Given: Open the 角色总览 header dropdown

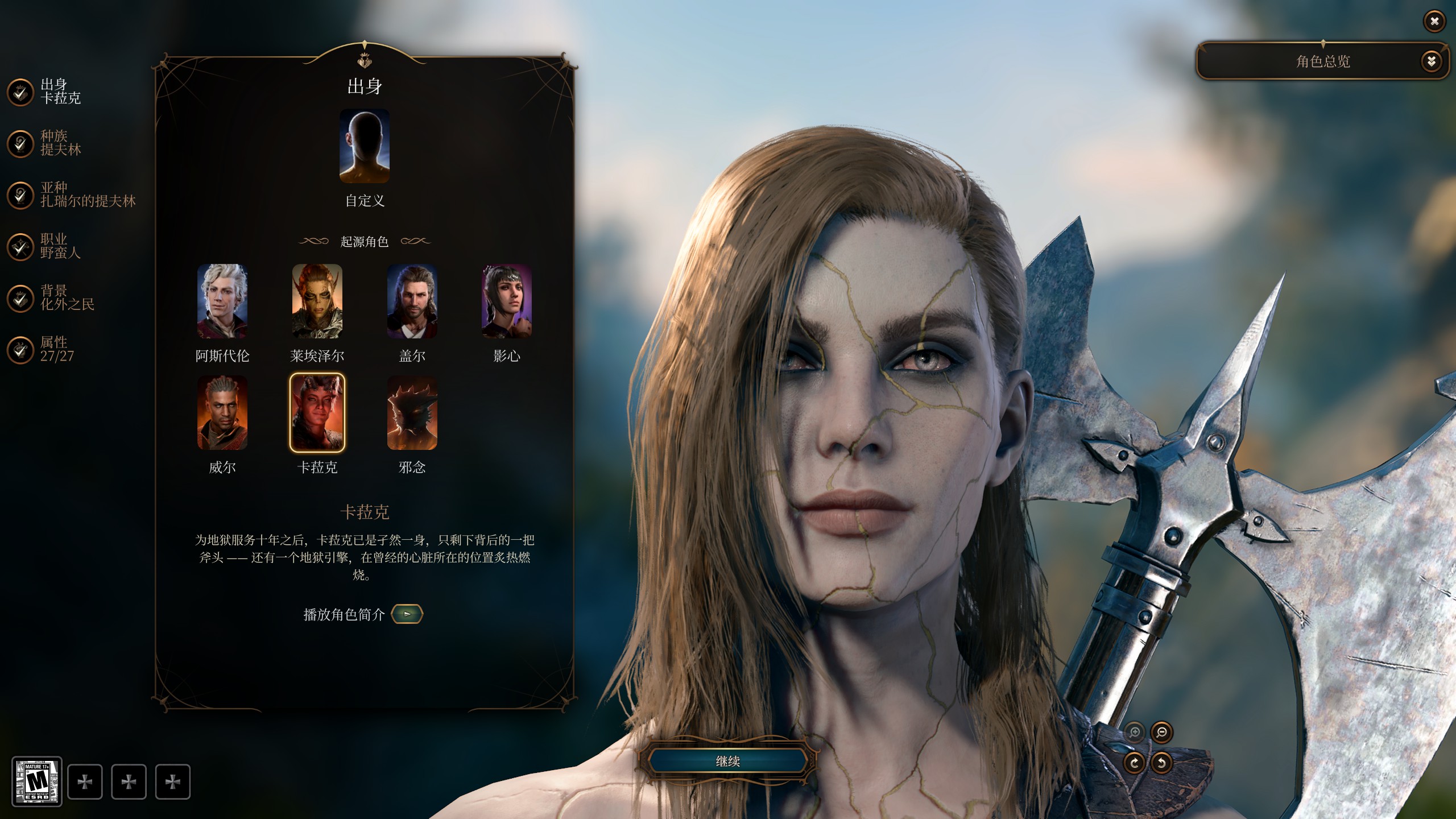Looking at the screenshot, I should 1324,61.
